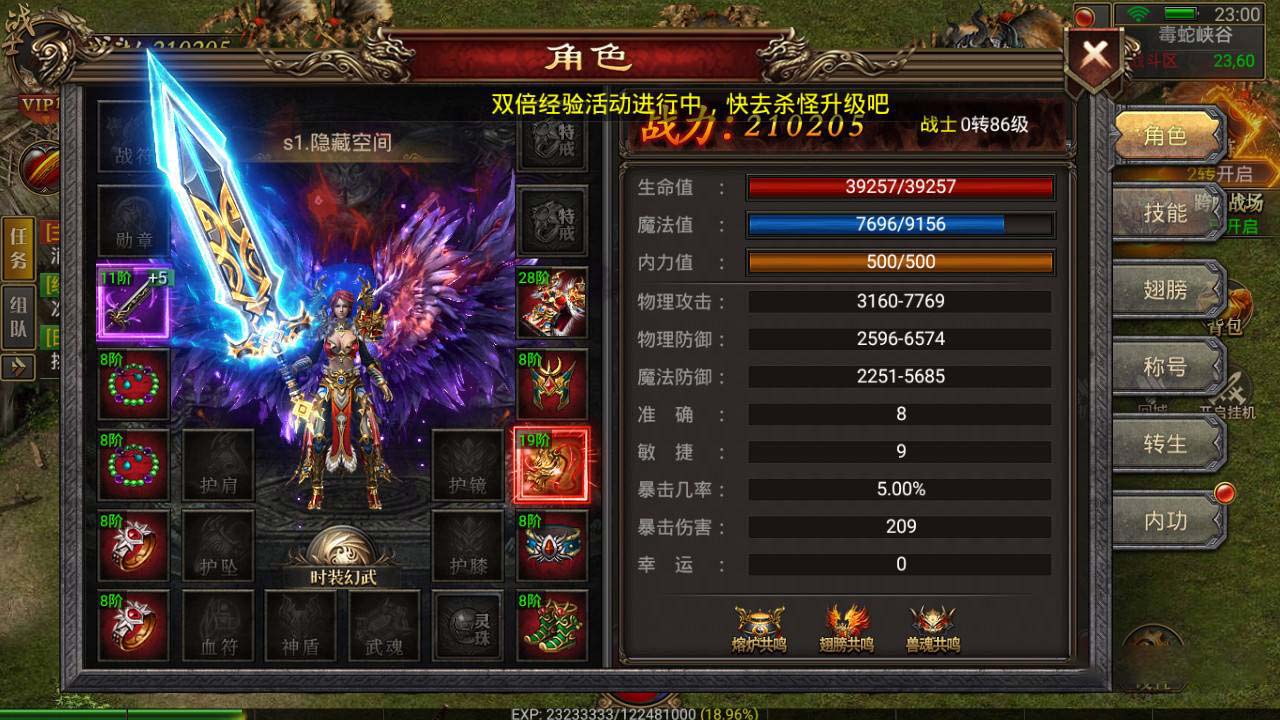Open the 称号 (Title) tab
1280x720 pixels.
[1168, 367]
